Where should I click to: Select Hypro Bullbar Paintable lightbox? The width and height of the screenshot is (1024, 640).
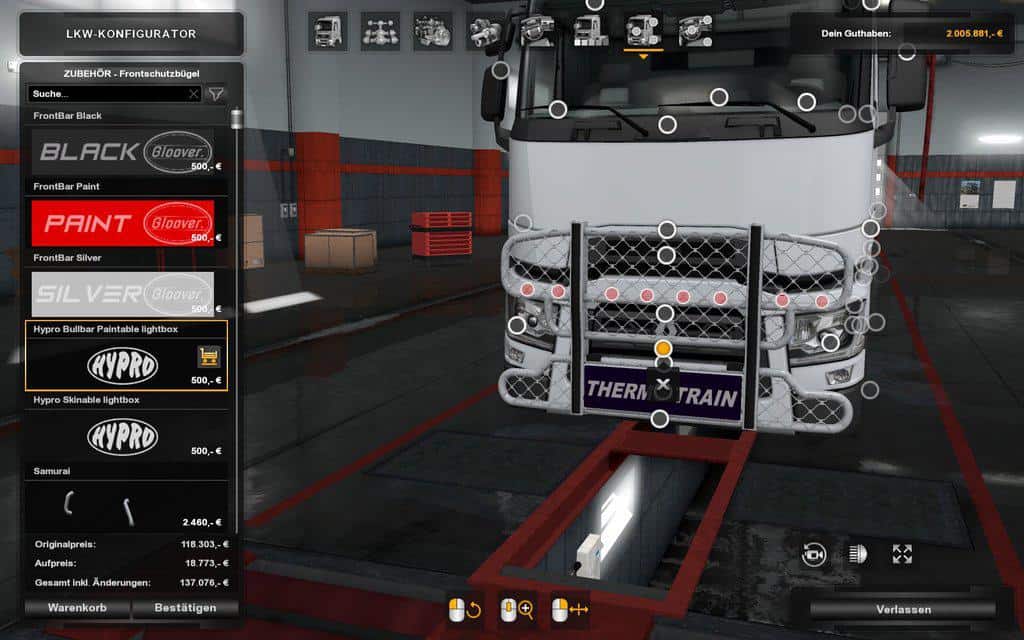coord(123,364)
